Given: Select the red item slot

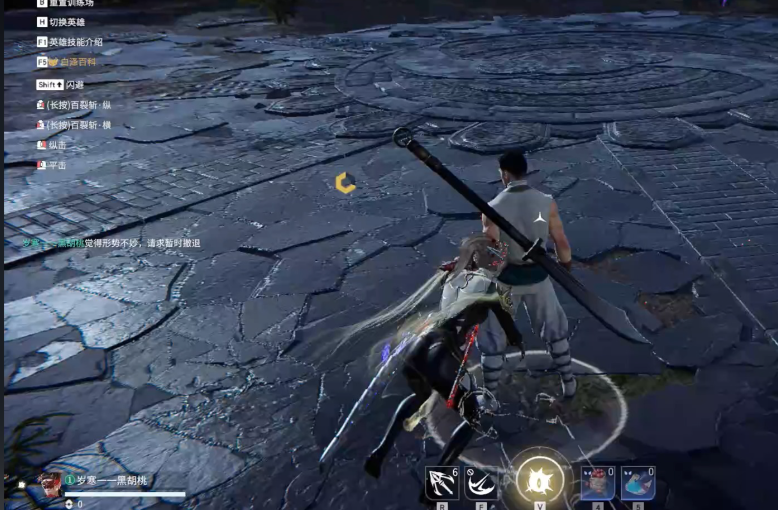Looking at the screenshot, I should (x=598, y=483).
